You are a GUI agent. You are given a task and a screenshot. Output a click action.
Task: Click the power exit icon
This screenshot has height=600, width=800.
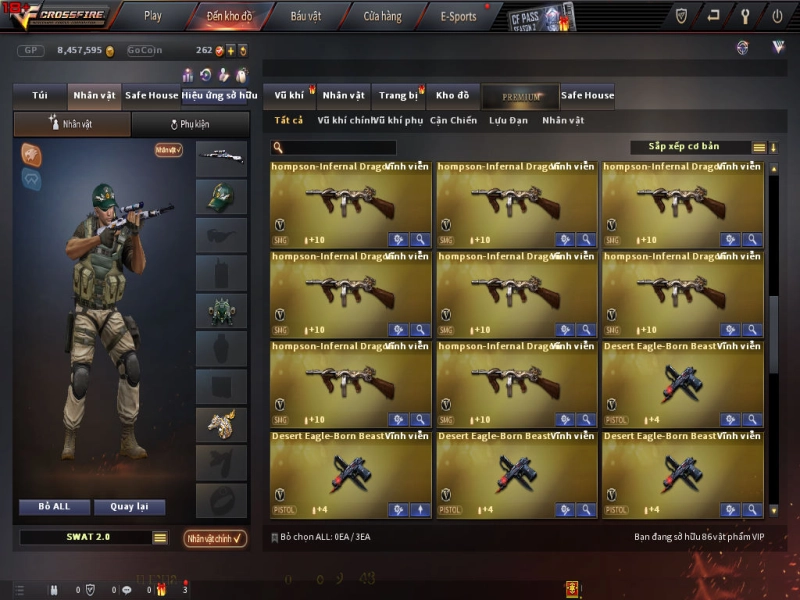tap(777, 16)
